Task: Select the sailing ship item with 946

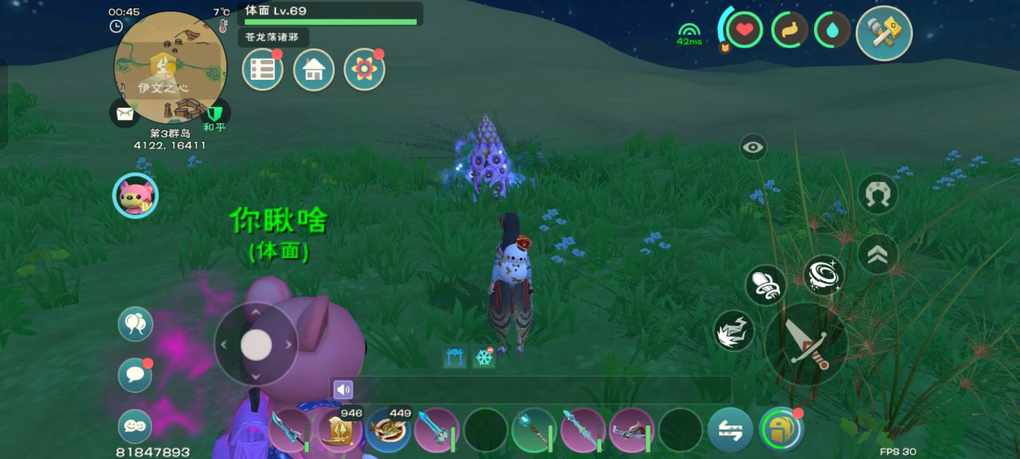Action: click(339, 431)
